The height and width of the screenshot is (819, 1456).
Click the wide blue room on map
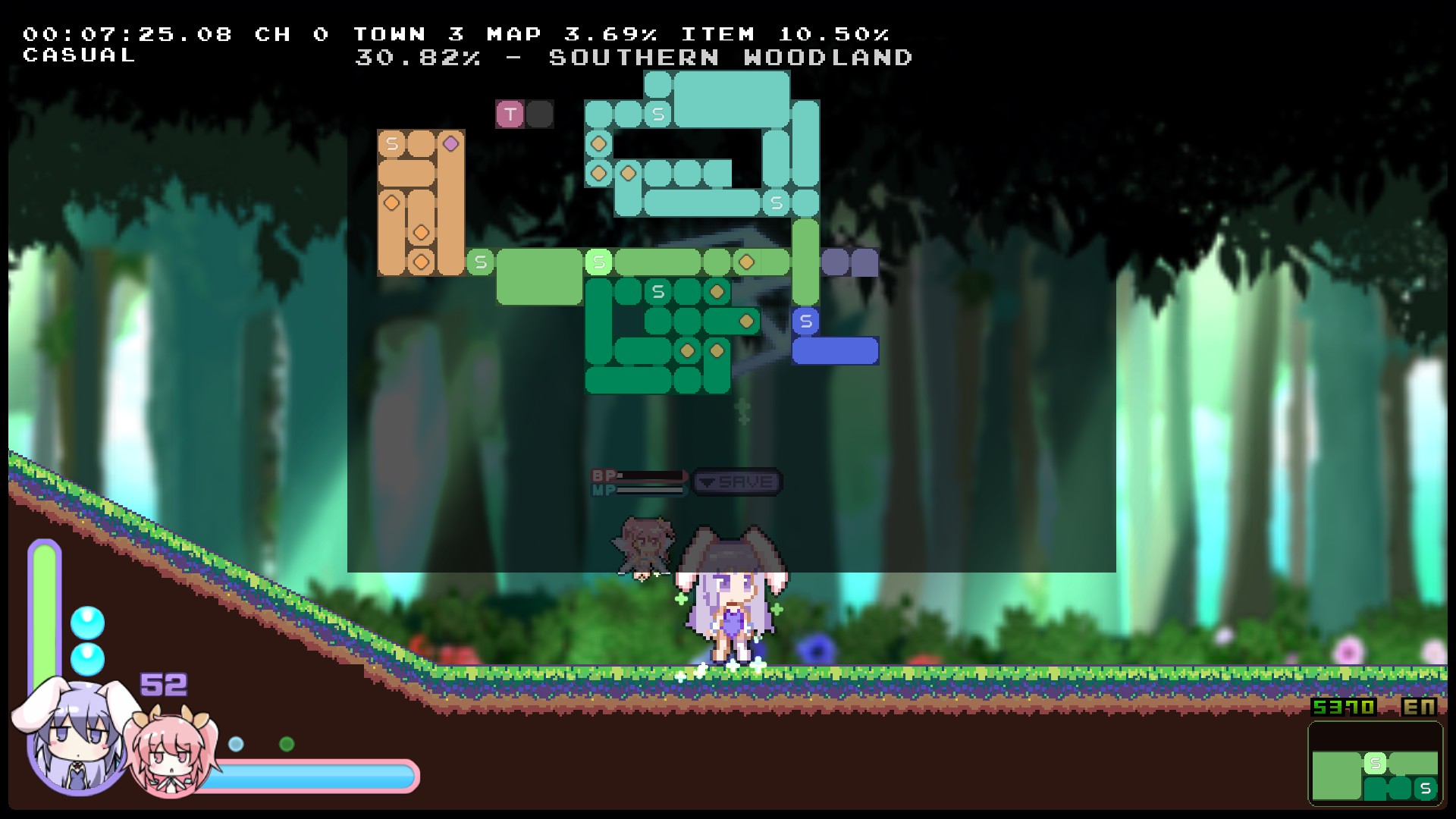point(835,351)
